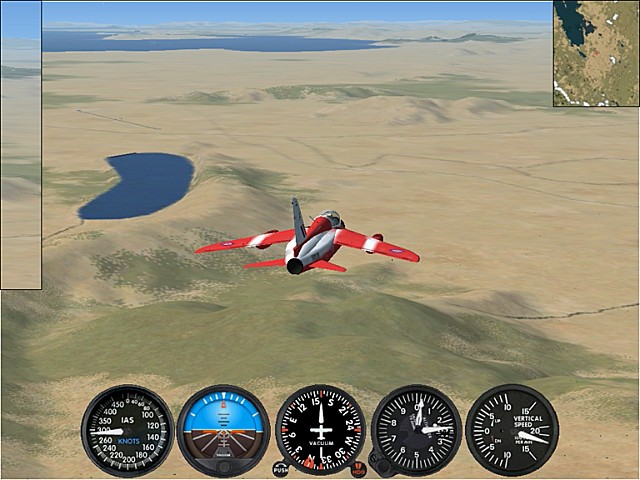Screen dimensions: 640x480
Task: Select the altimeter gauge
Action: point(417,430)
